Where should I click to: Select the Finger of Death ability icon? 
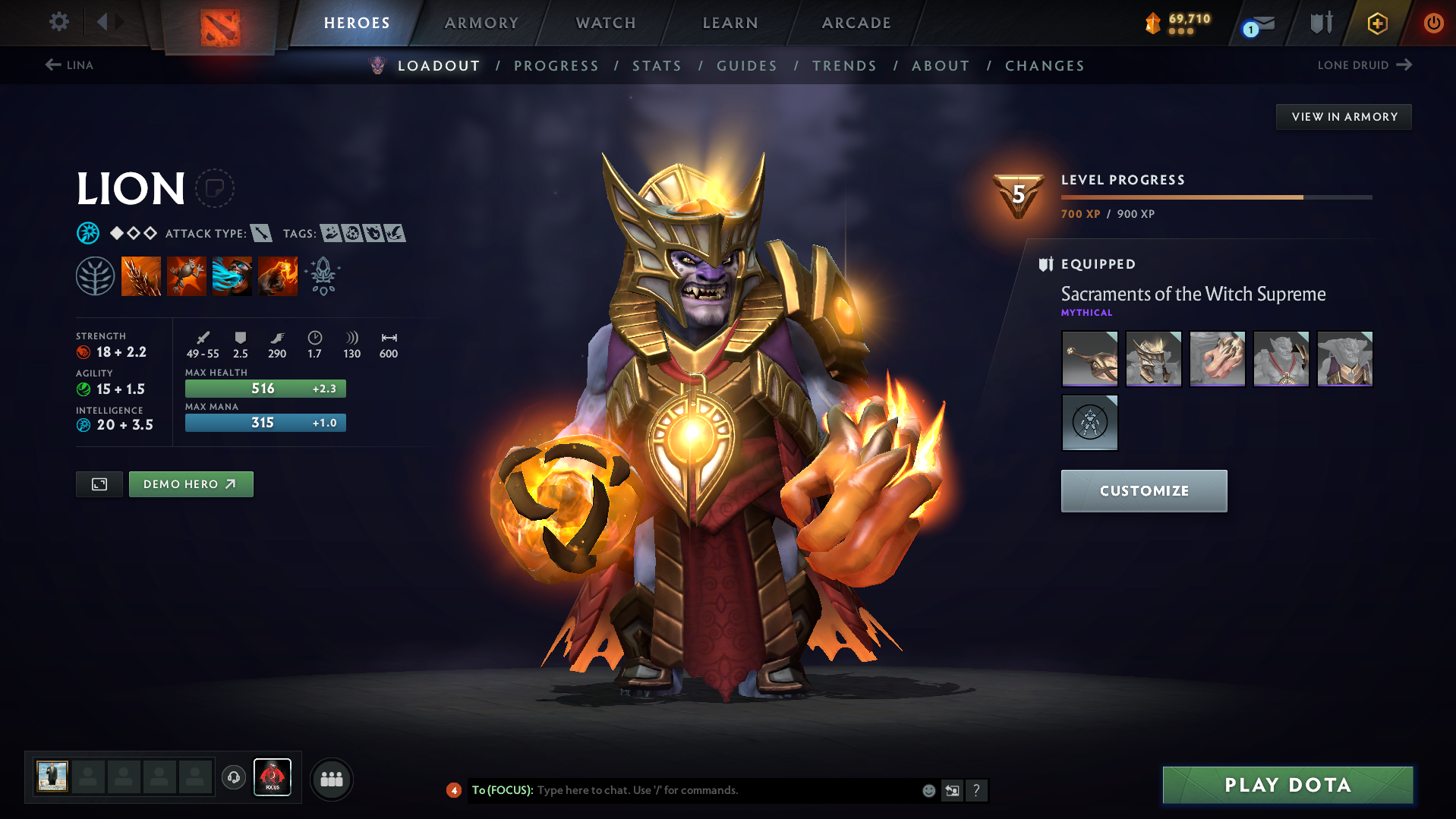pos(278,275)
